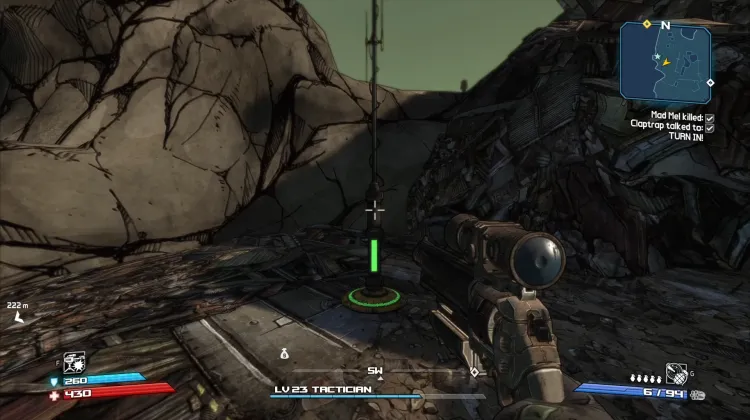Select the TURN IN objective text
The image size is (750, 420).
click(686, 137)
